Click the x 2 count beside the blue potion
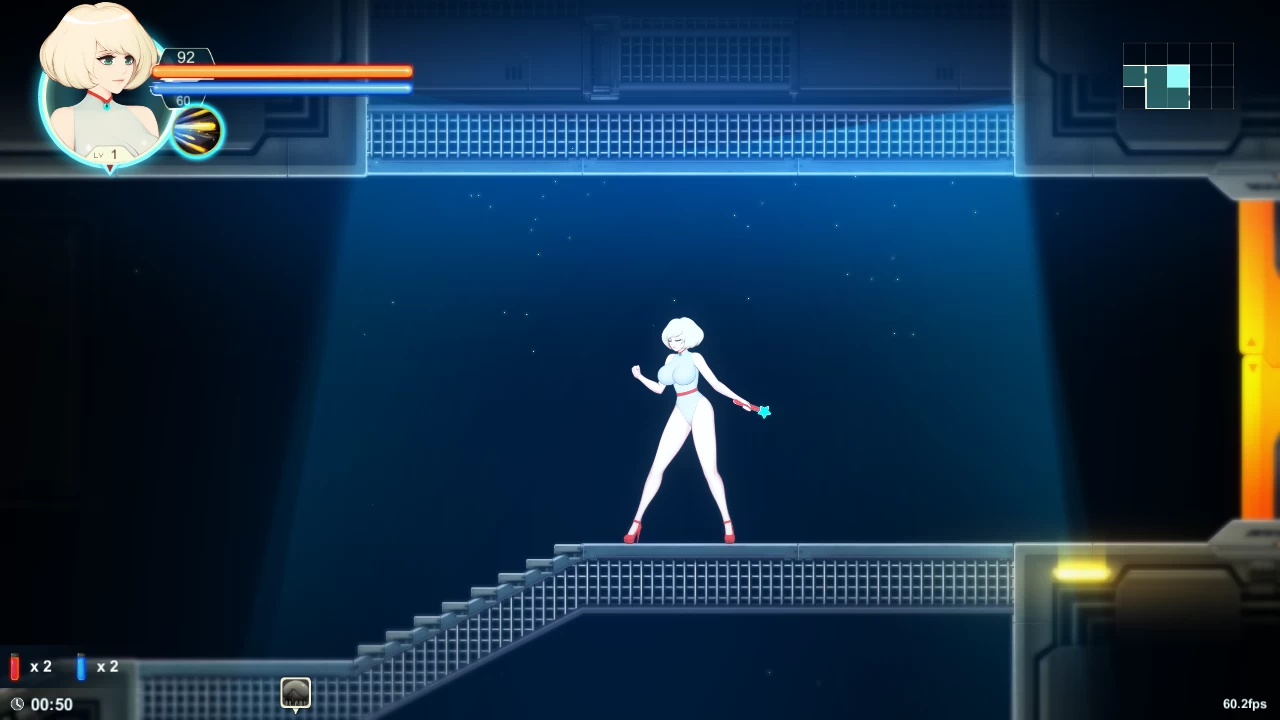 (107, 666)
